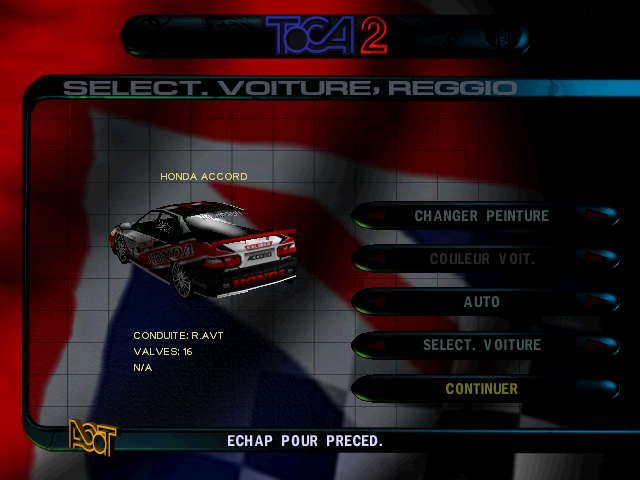Select the Changer Peinture menu option
Viewport: 640px width, 480px height.
tap(481, 215)
